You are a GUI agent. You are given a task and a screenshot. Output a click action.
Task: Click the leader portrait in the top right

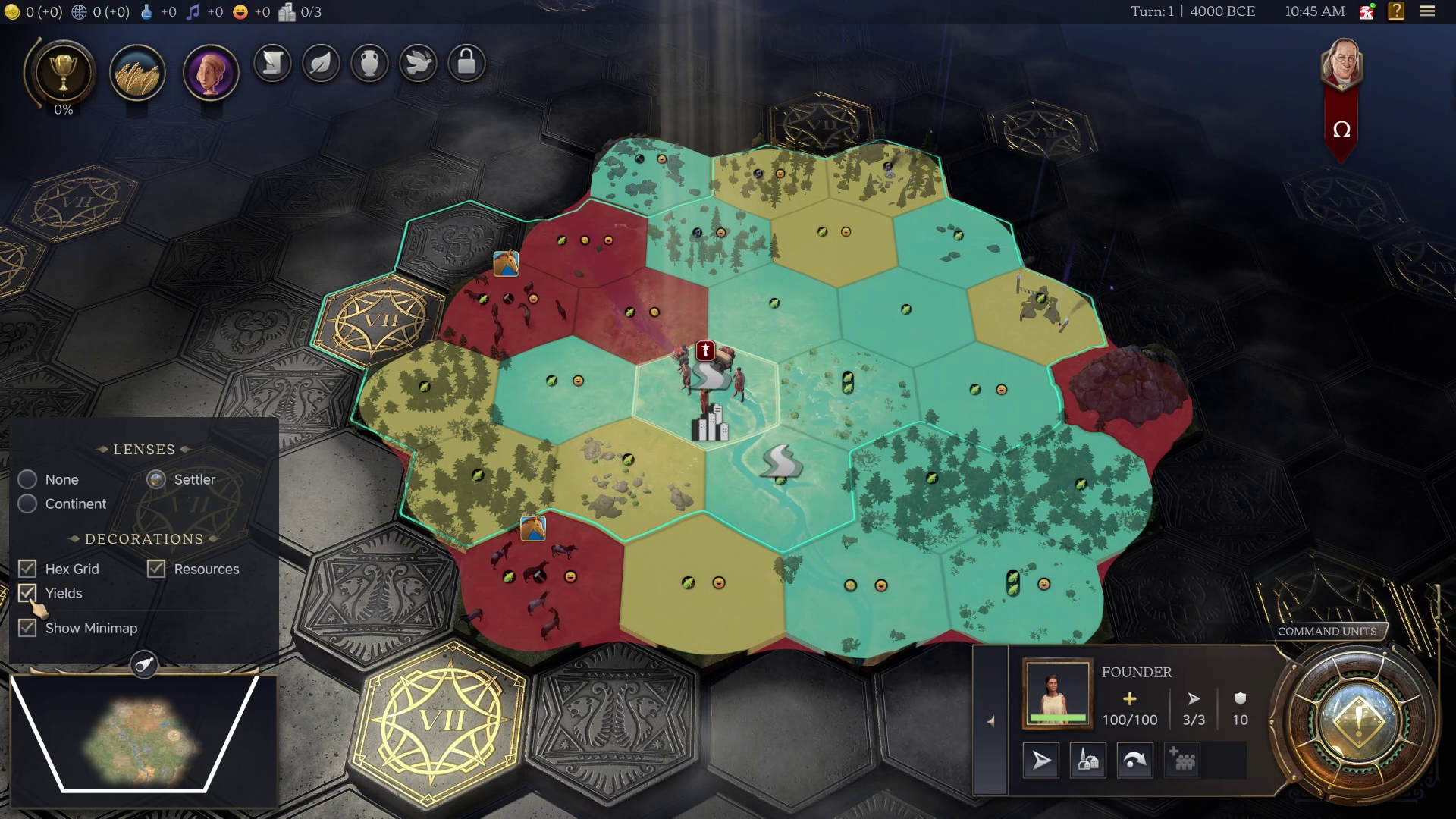pyautogui.click(x=1340, y=64)
